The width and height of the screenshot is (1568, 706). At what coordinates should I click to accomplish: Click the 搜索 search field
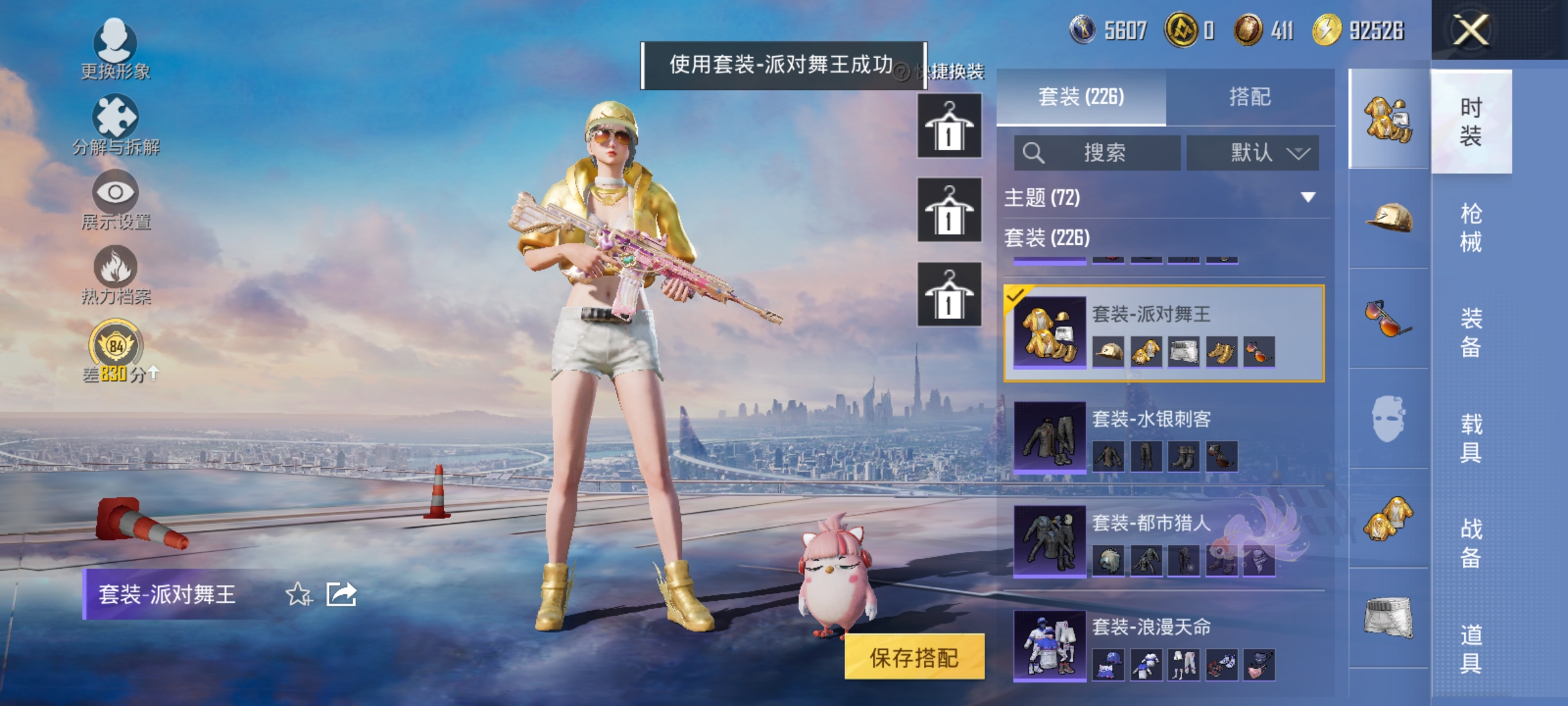1098,153
